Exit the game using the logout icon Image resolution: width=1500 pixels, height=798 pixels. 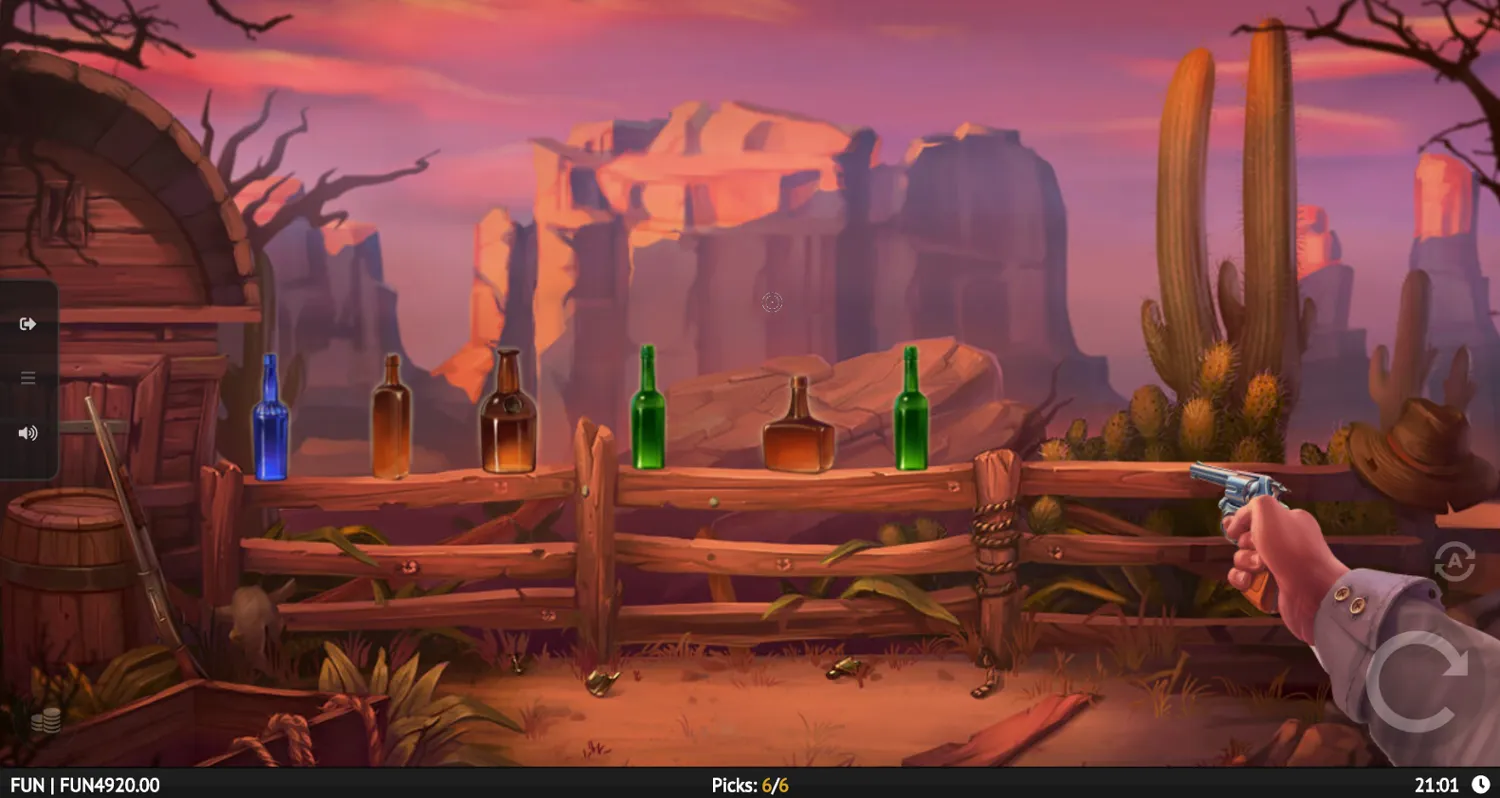[27, 322]
